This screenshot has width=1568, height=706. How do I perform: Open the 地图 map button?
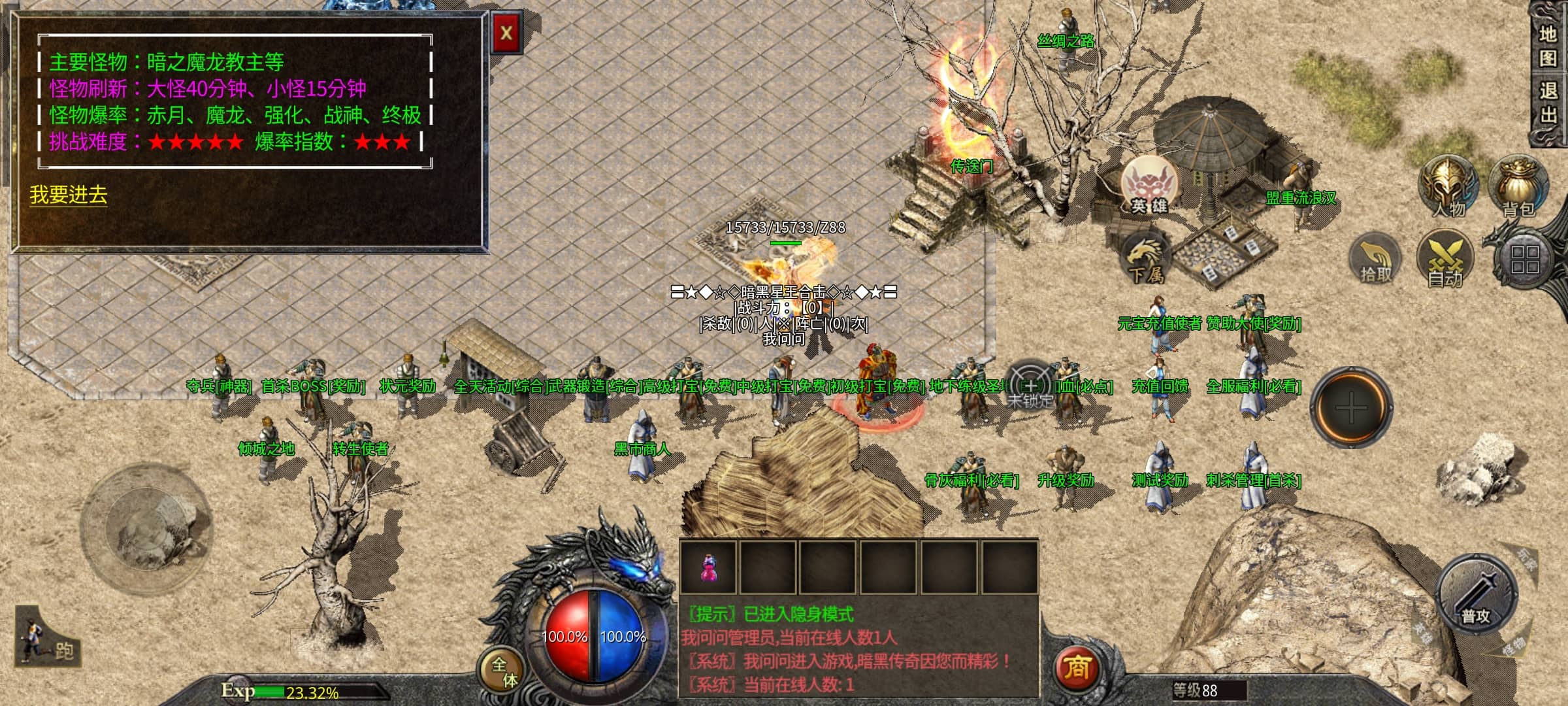click(1548, 46)
